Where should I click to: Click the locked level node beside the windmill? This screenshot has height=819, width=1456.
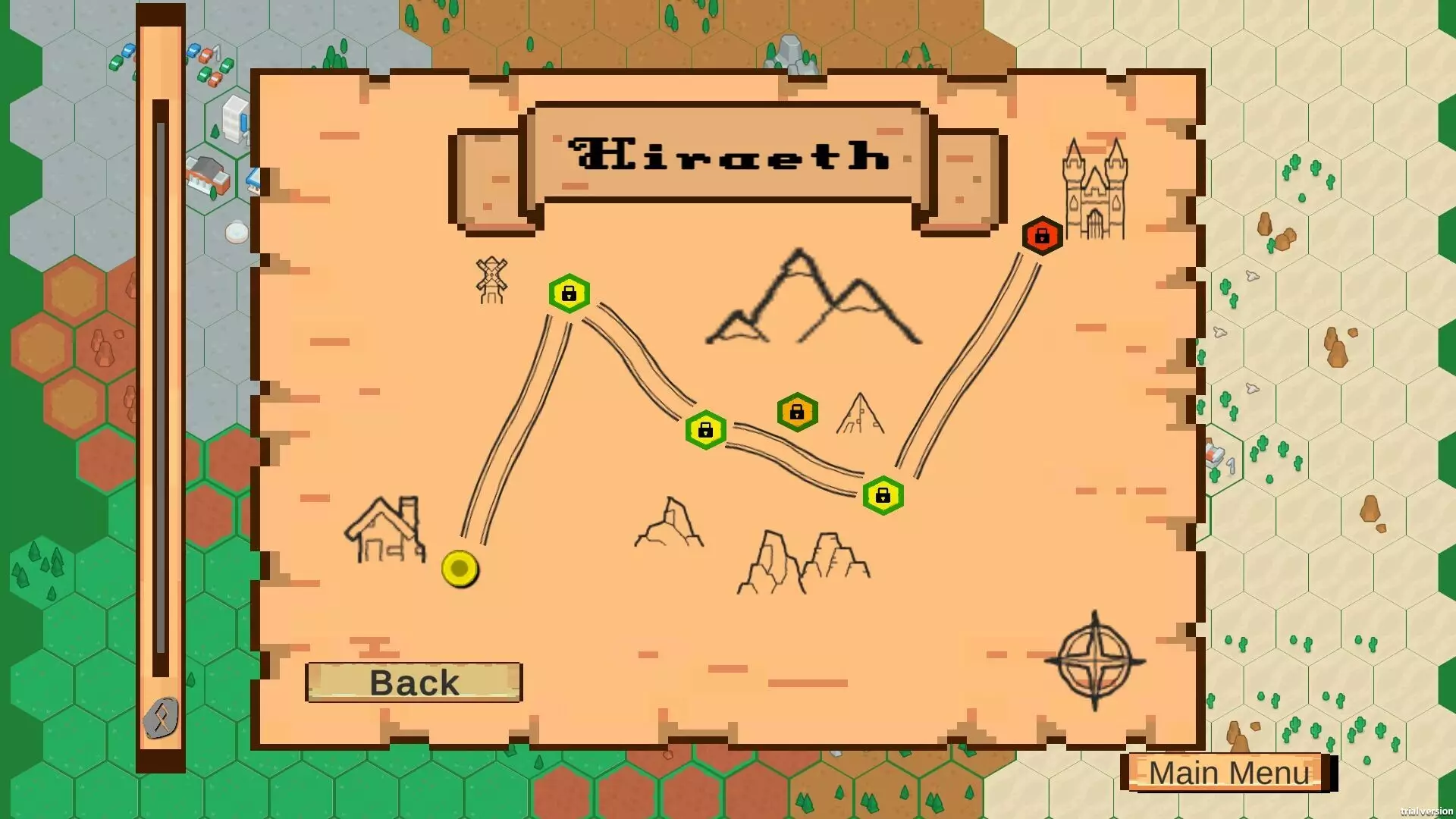coord(570,293)
